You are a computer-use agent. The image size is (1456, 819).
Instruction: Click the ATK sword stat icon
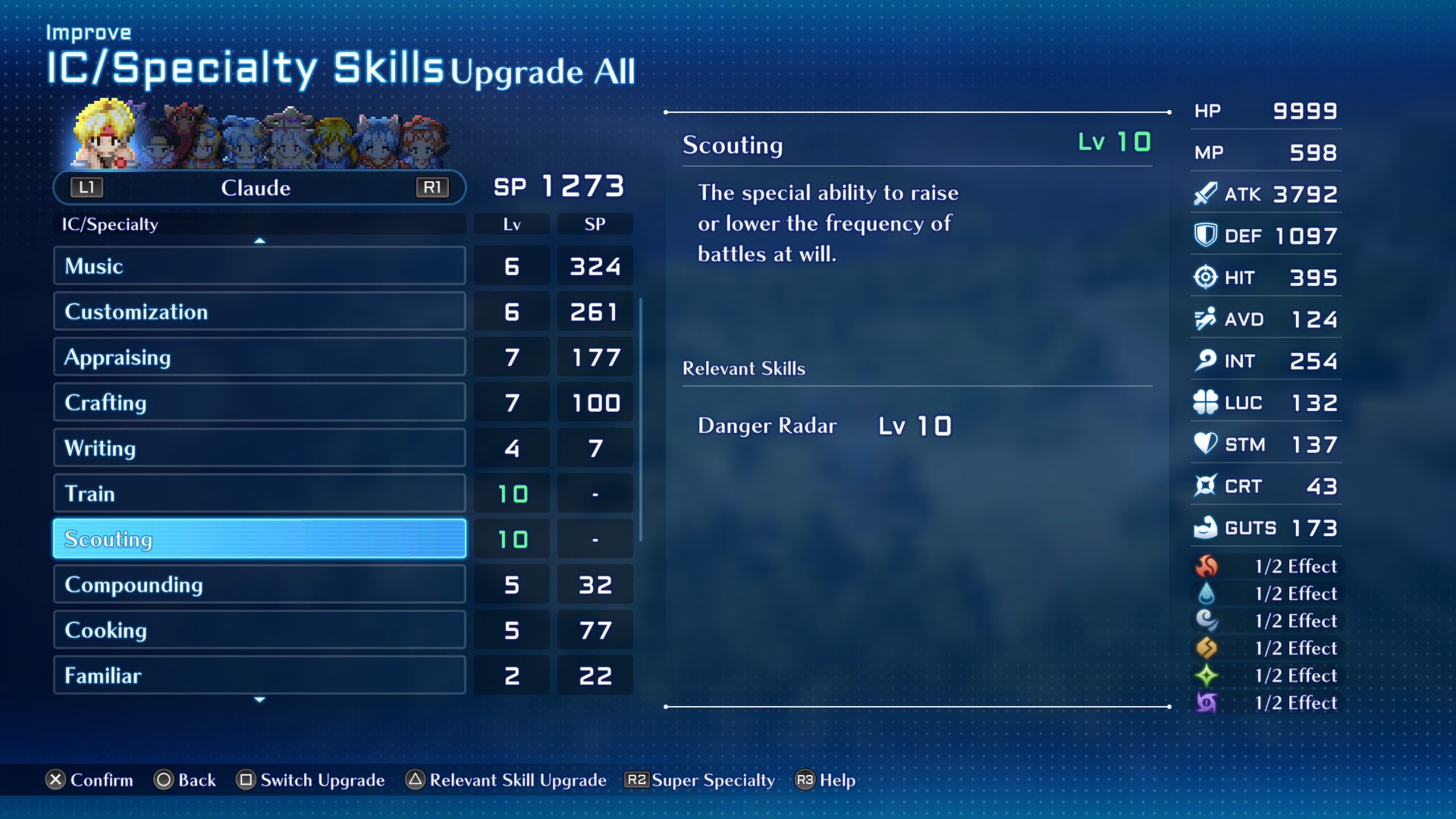pyautogui.click(x=1206, y=193)
